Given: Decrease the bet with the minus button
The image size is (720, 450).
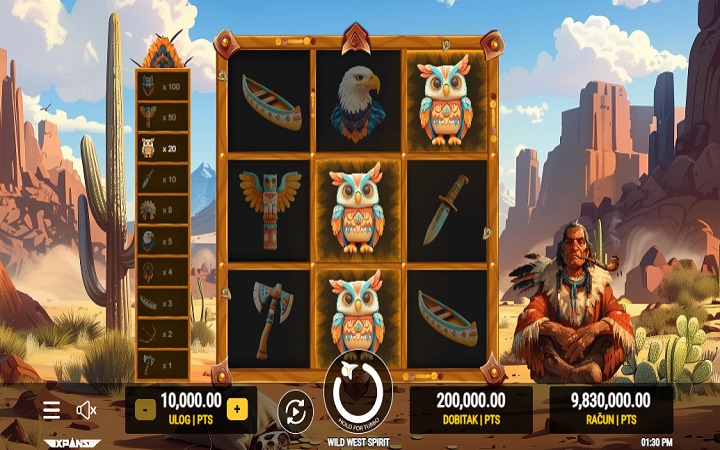Looking at the screenshot, I should [x=144, y=409].
